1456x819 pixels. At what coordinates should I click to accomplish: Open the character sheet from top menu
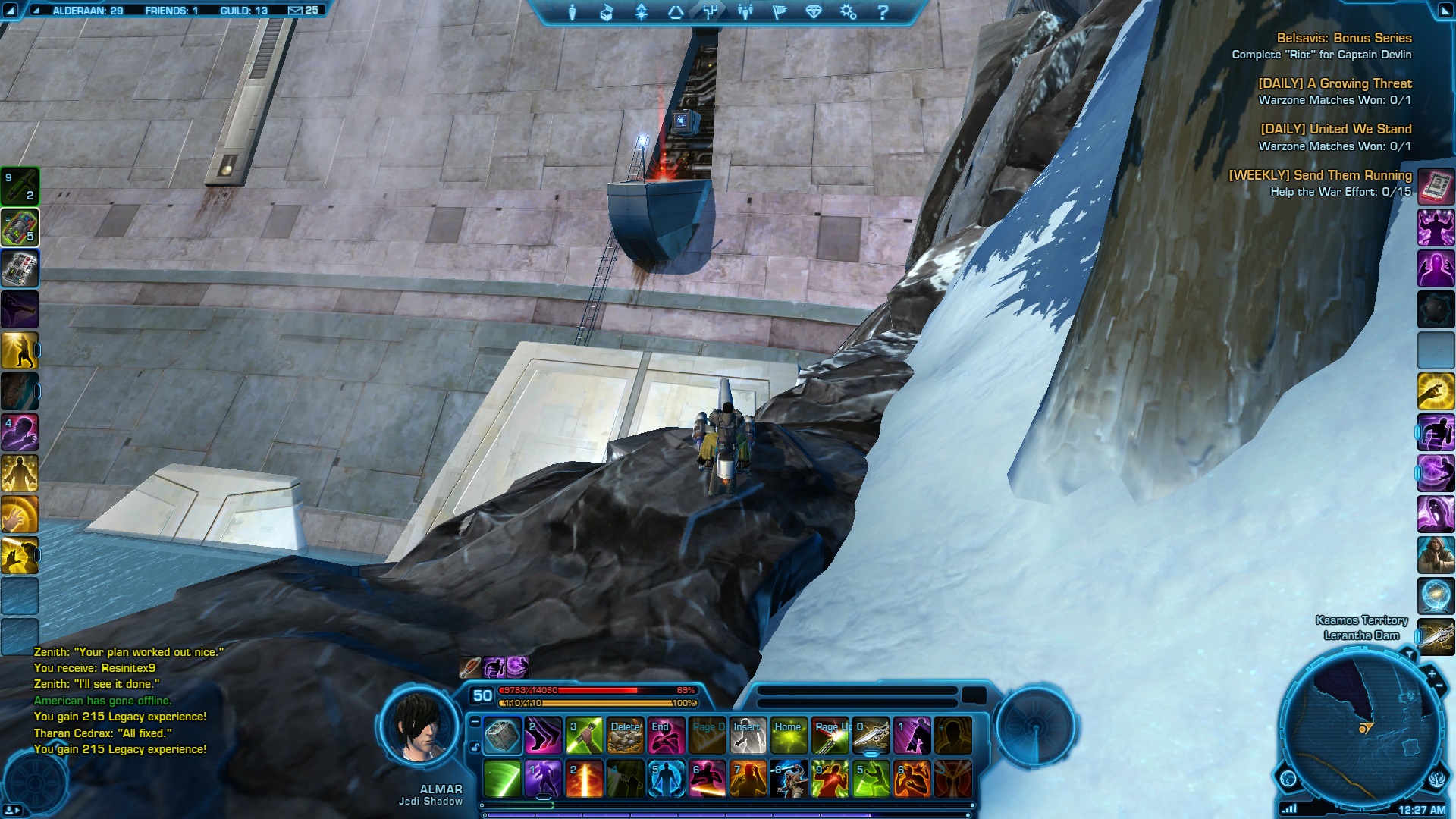click(573, 12)
